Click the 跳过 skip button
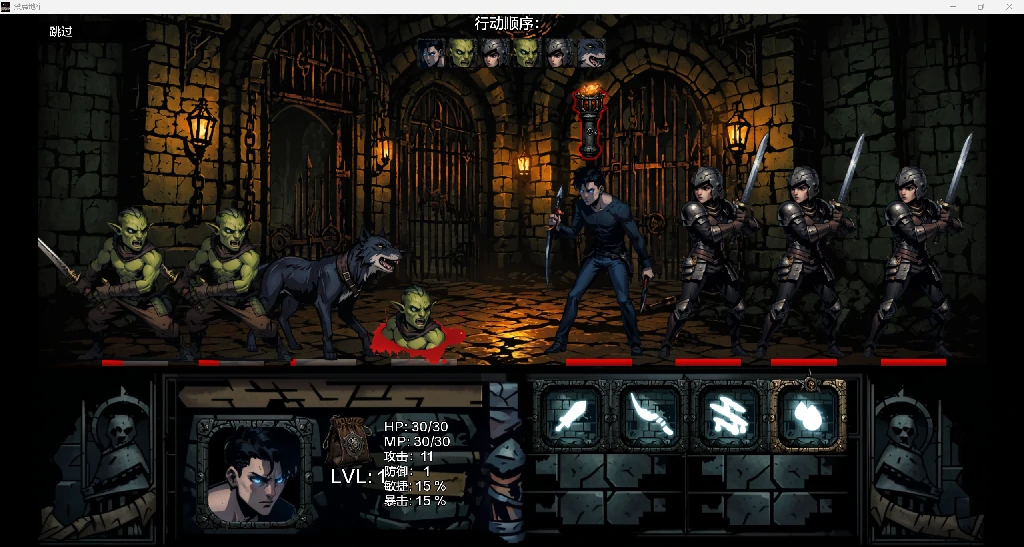 (61, 32)
